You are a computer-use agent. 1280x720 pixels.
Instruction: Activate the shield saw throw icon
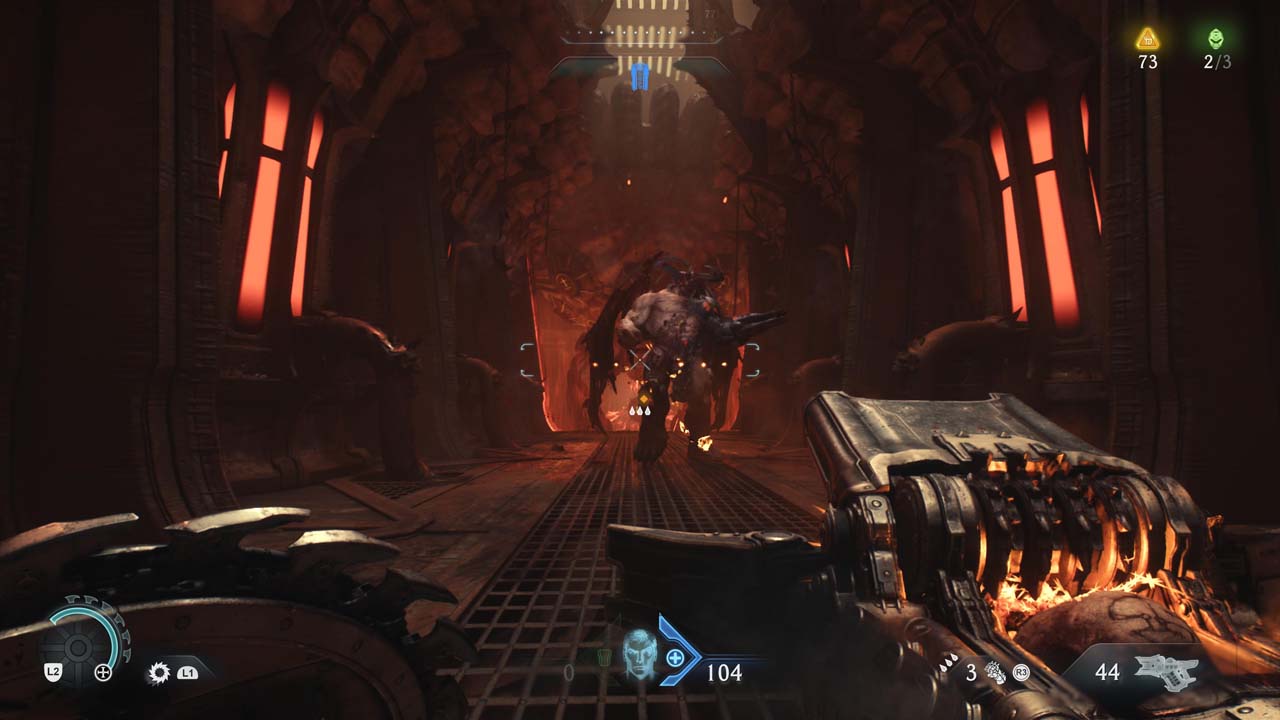158,673
